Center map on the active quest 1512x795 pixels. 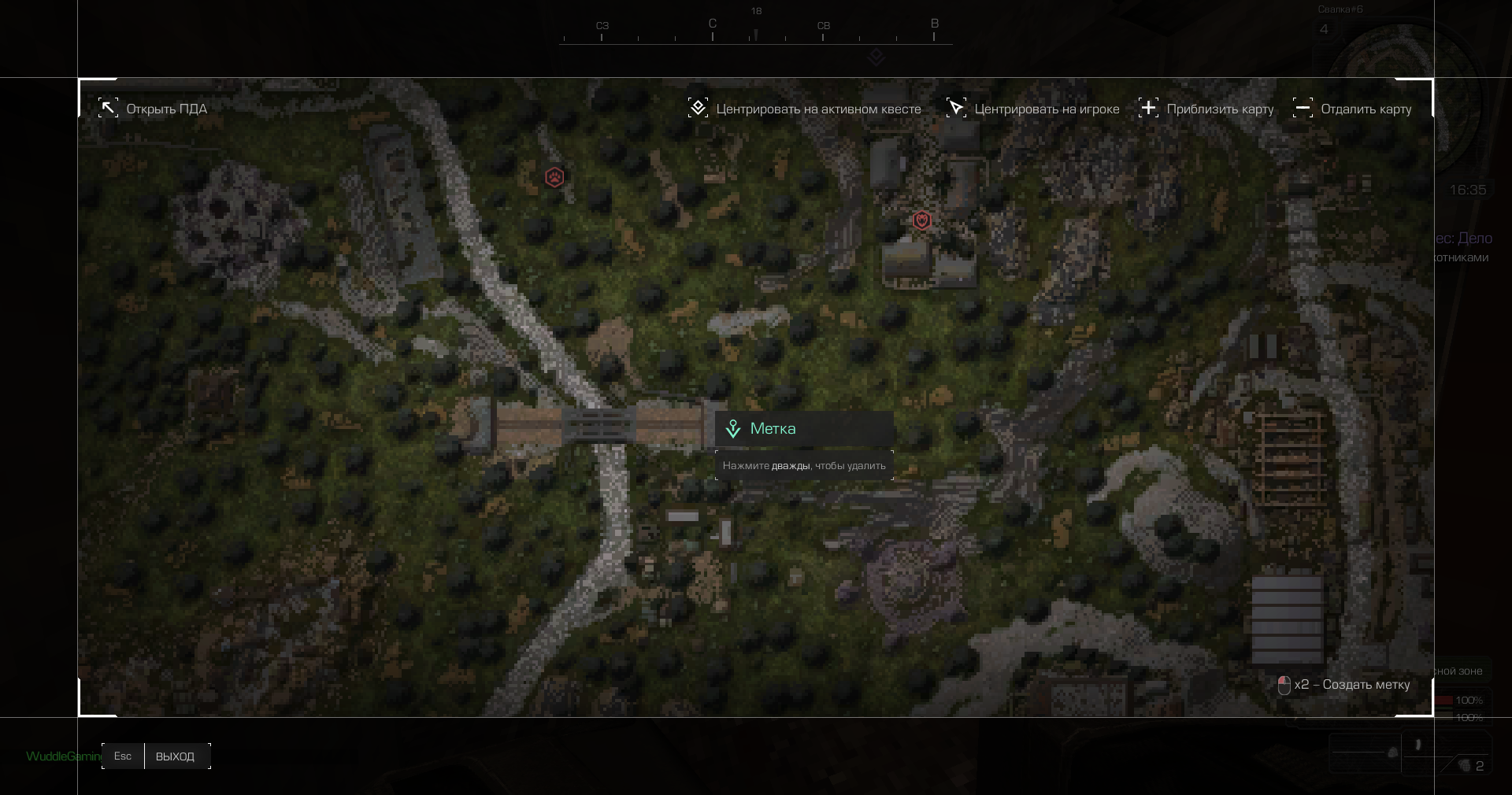tap(804, 109)
